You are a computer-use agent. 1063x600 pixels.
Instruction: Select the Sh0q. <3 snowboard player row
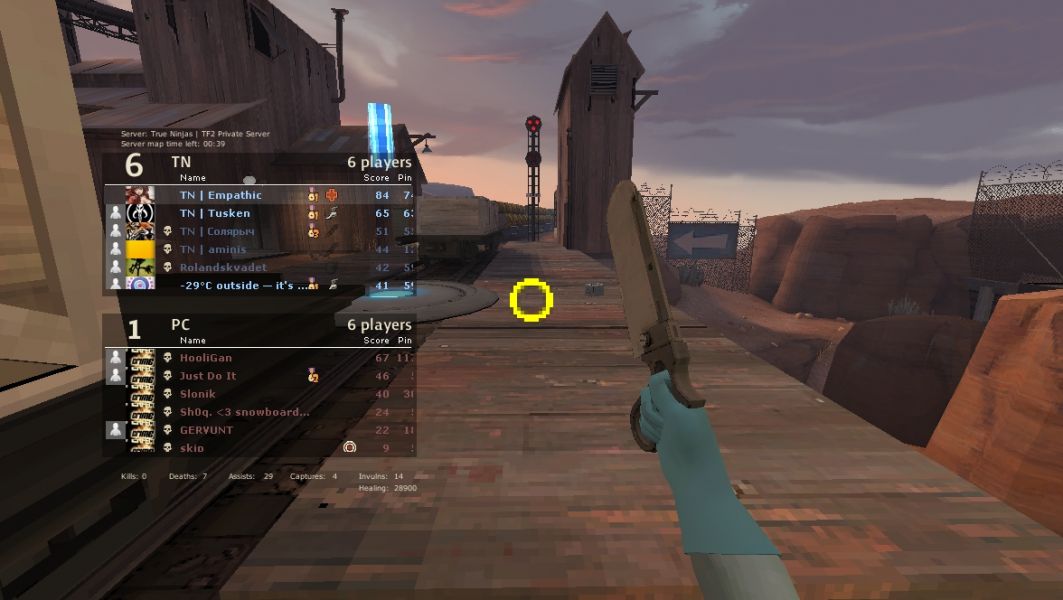260,411
